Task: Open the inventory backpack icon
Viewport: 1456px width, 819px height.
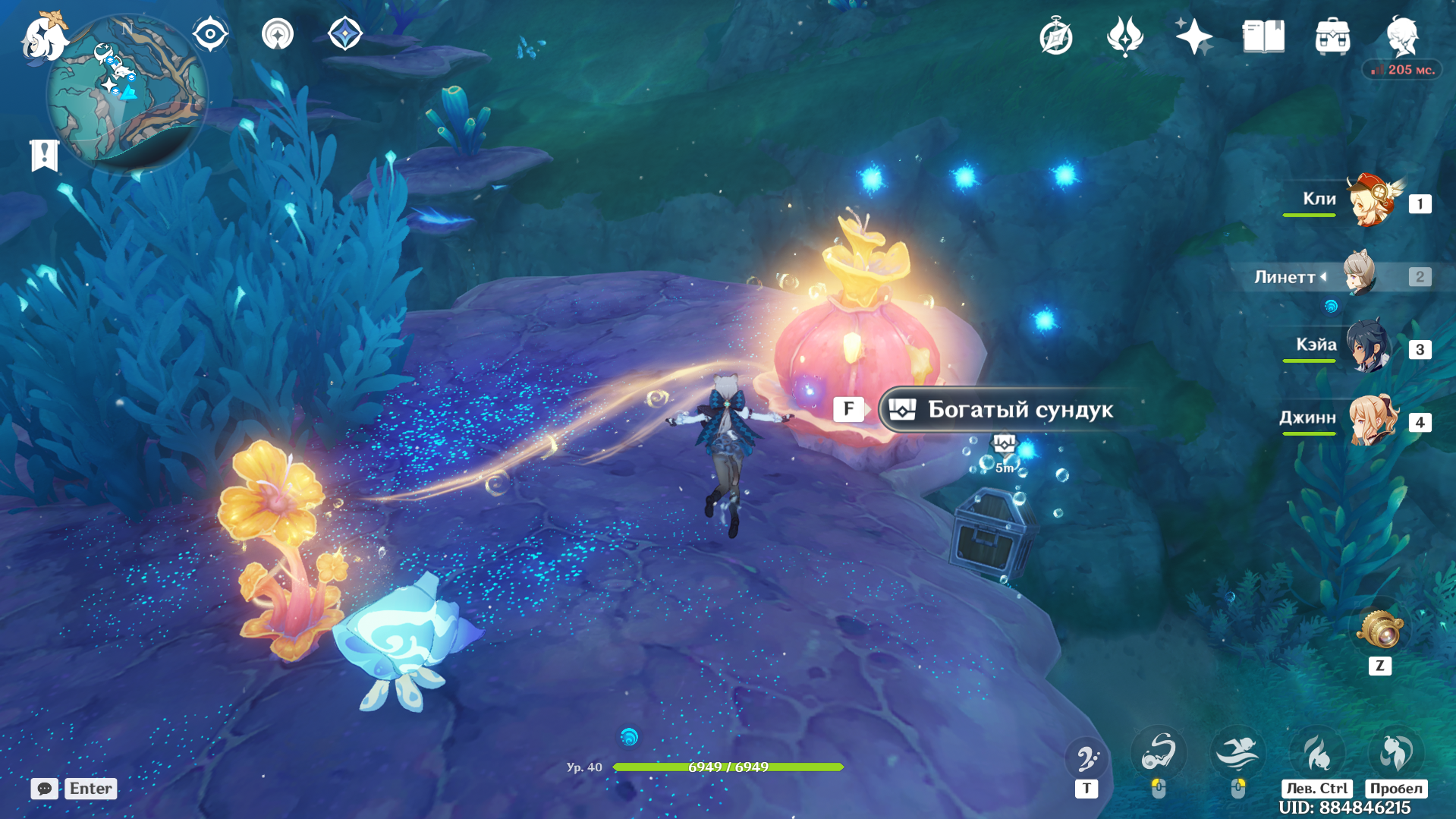Action: point(1332,36)
